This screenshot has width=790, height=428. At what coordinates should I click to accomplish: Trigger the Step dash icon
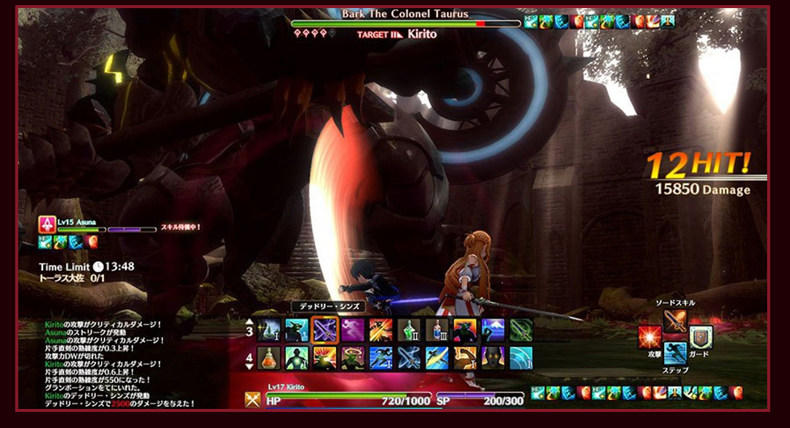tap(676, 353)
